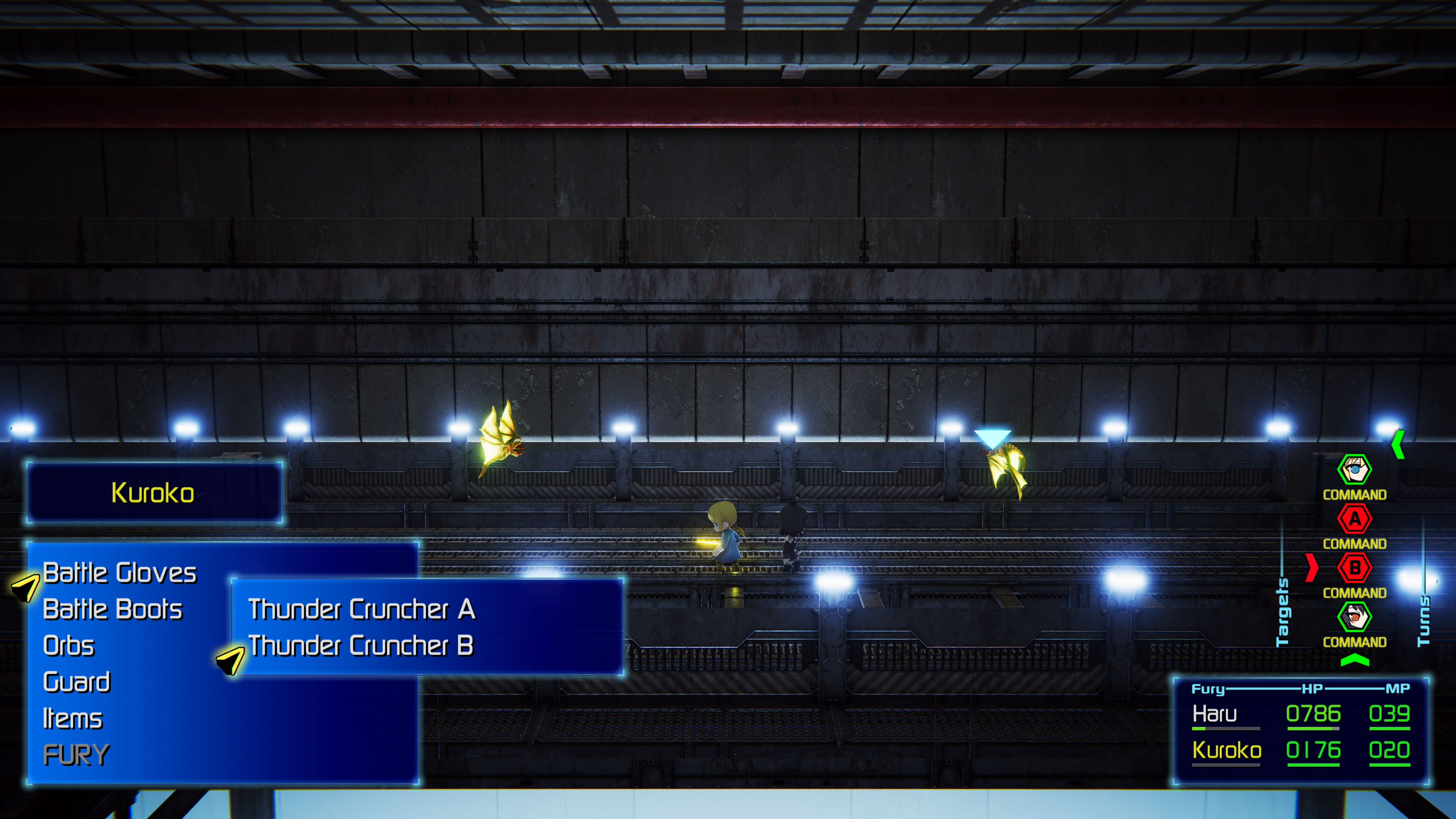Activate the FURY command

pyautogui.click(x=76, y=755)
